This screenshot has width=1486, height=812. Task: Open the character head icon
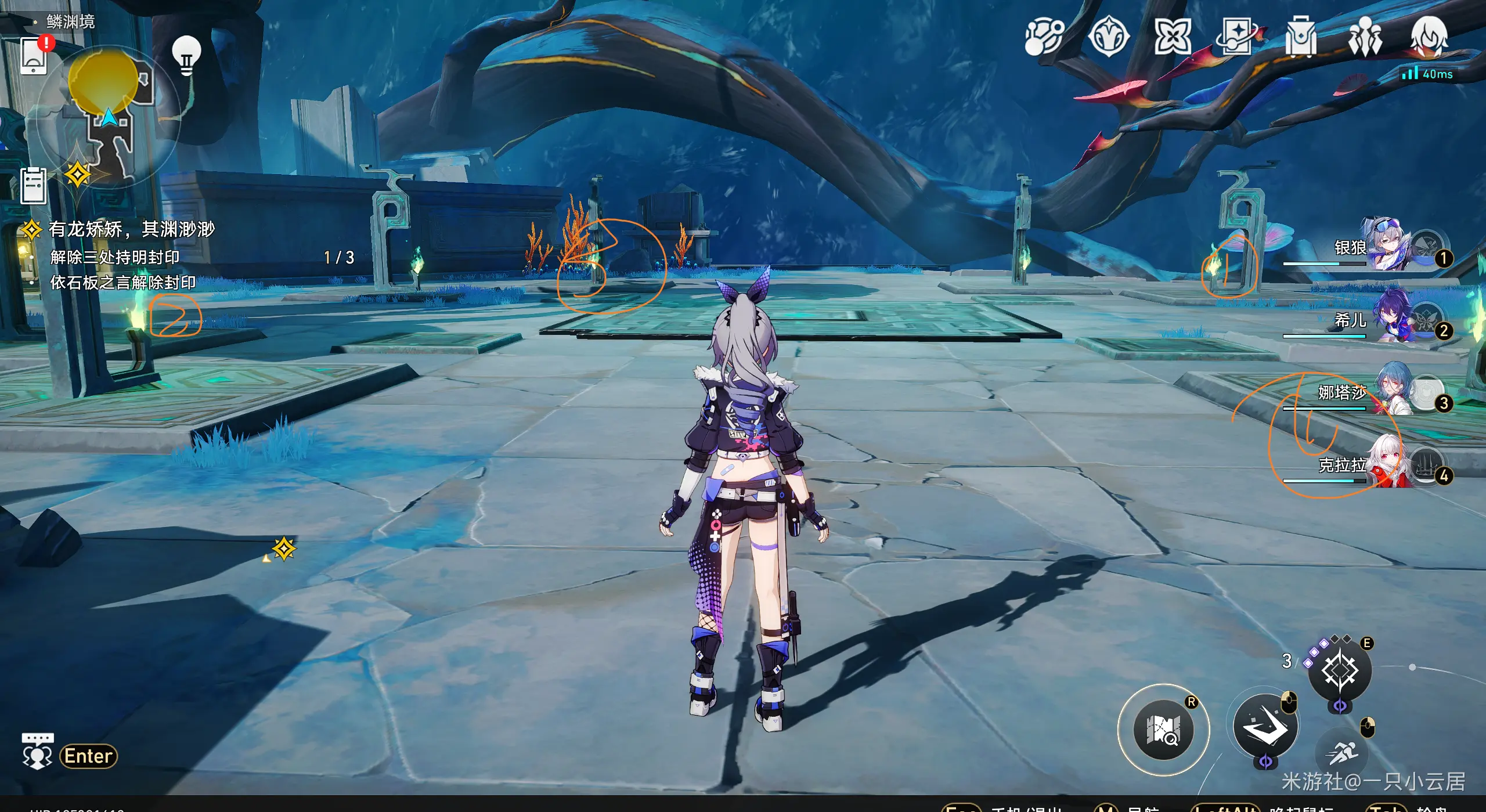1429,37
